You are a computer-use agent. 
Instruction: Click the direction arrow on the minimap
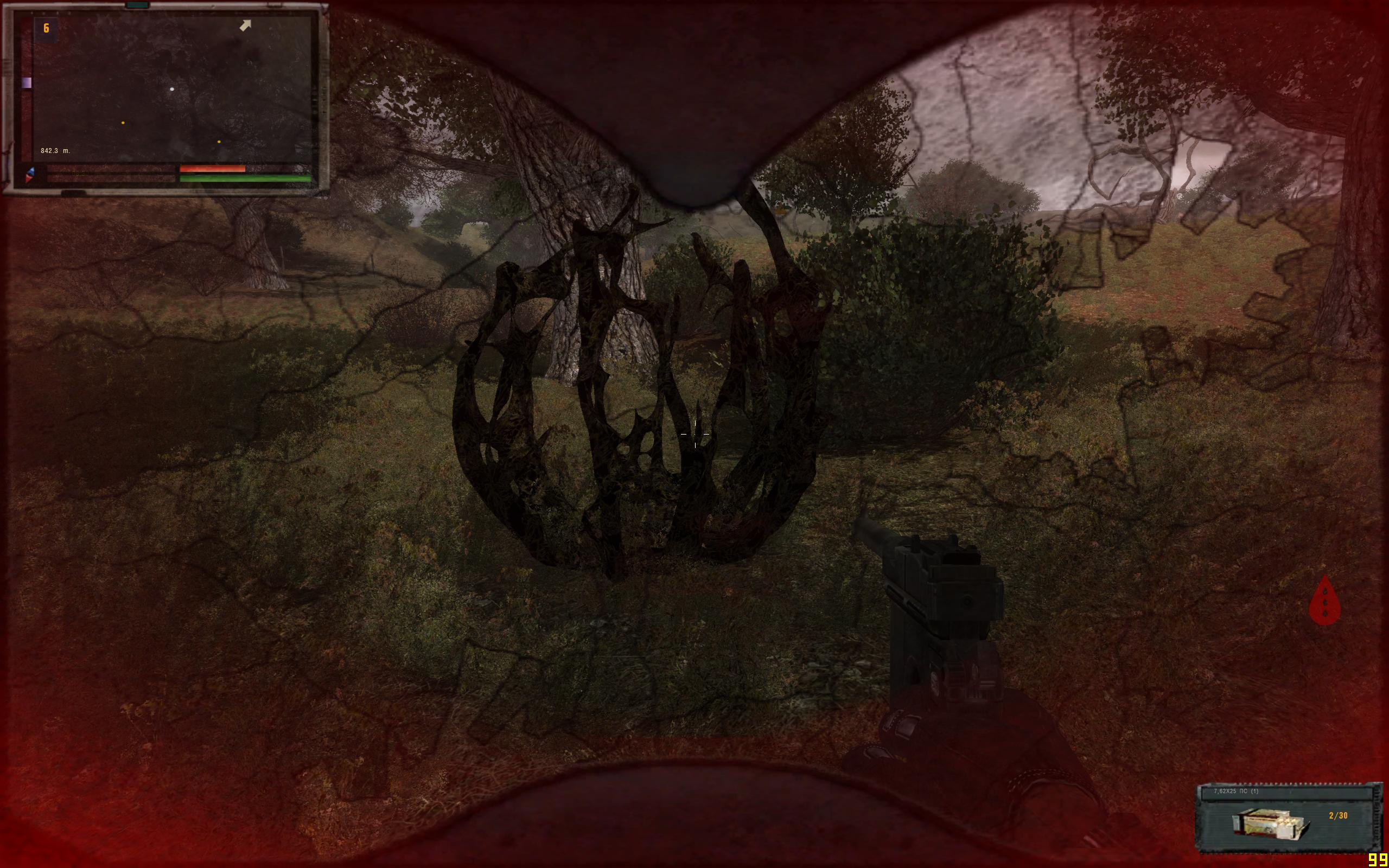point(245,25)
